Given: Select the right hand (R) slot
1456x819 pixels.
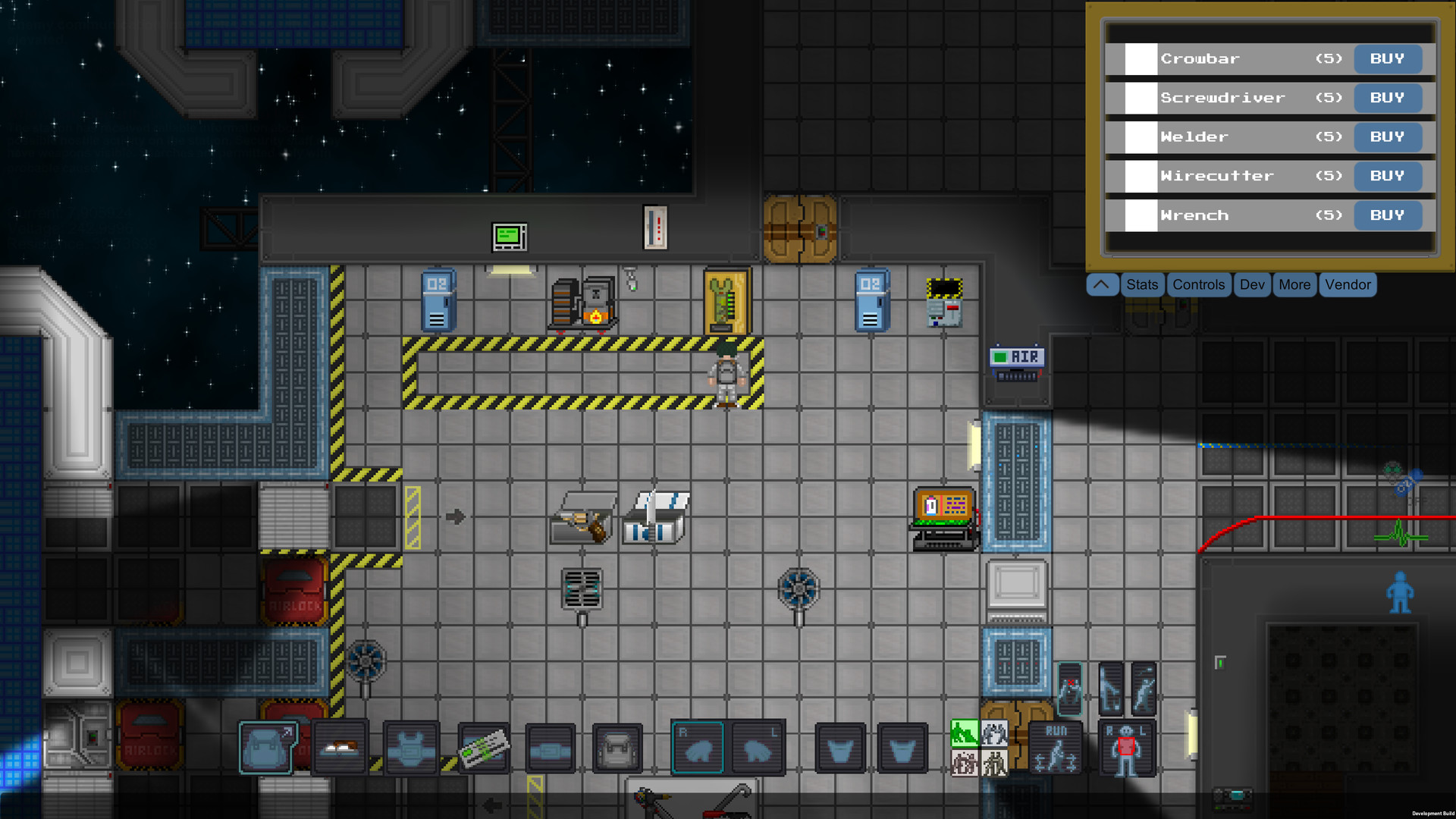Looking at the screenshot, I should pyautogui.click(x=698, y=748).
